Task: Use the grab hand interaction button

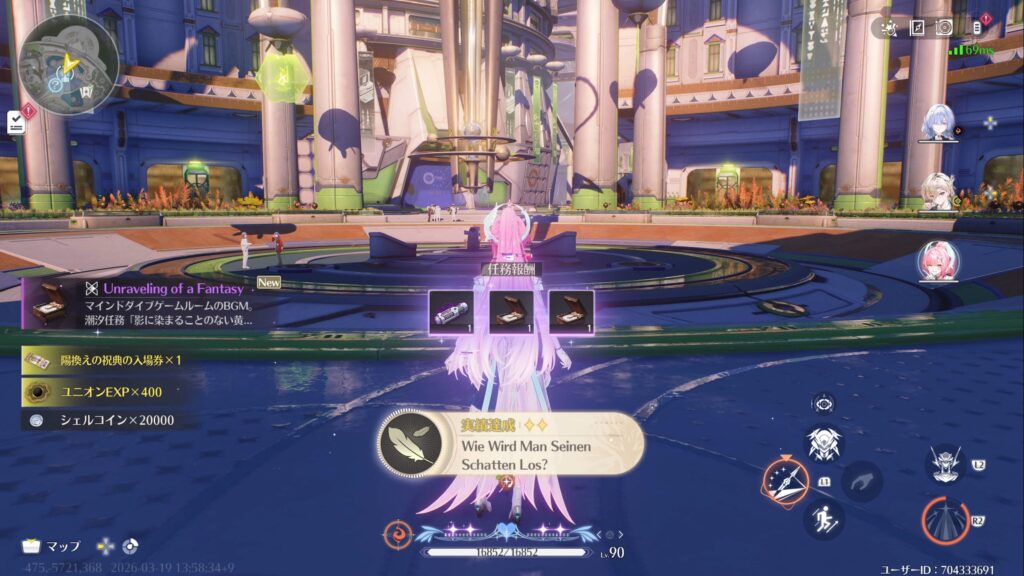Action: (861, 481)
